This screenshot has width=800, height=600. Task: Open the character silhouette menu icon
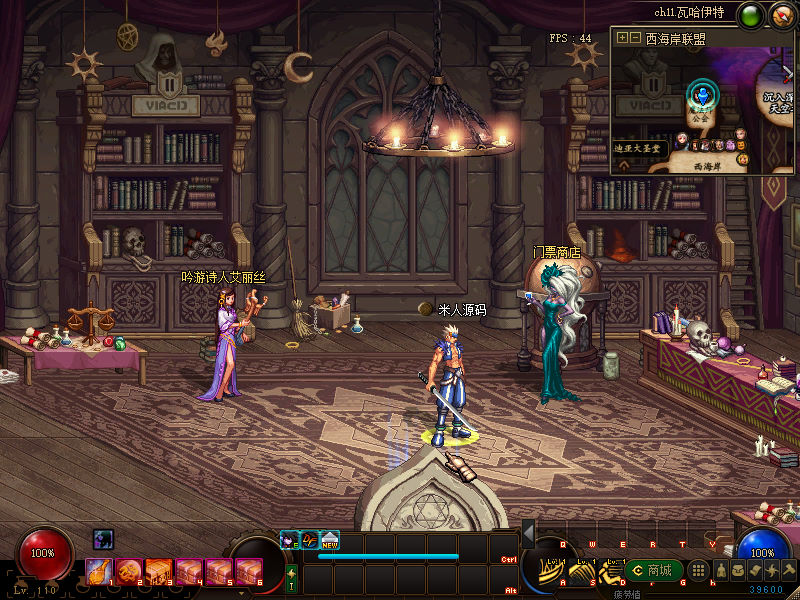[x=719, y=571]
